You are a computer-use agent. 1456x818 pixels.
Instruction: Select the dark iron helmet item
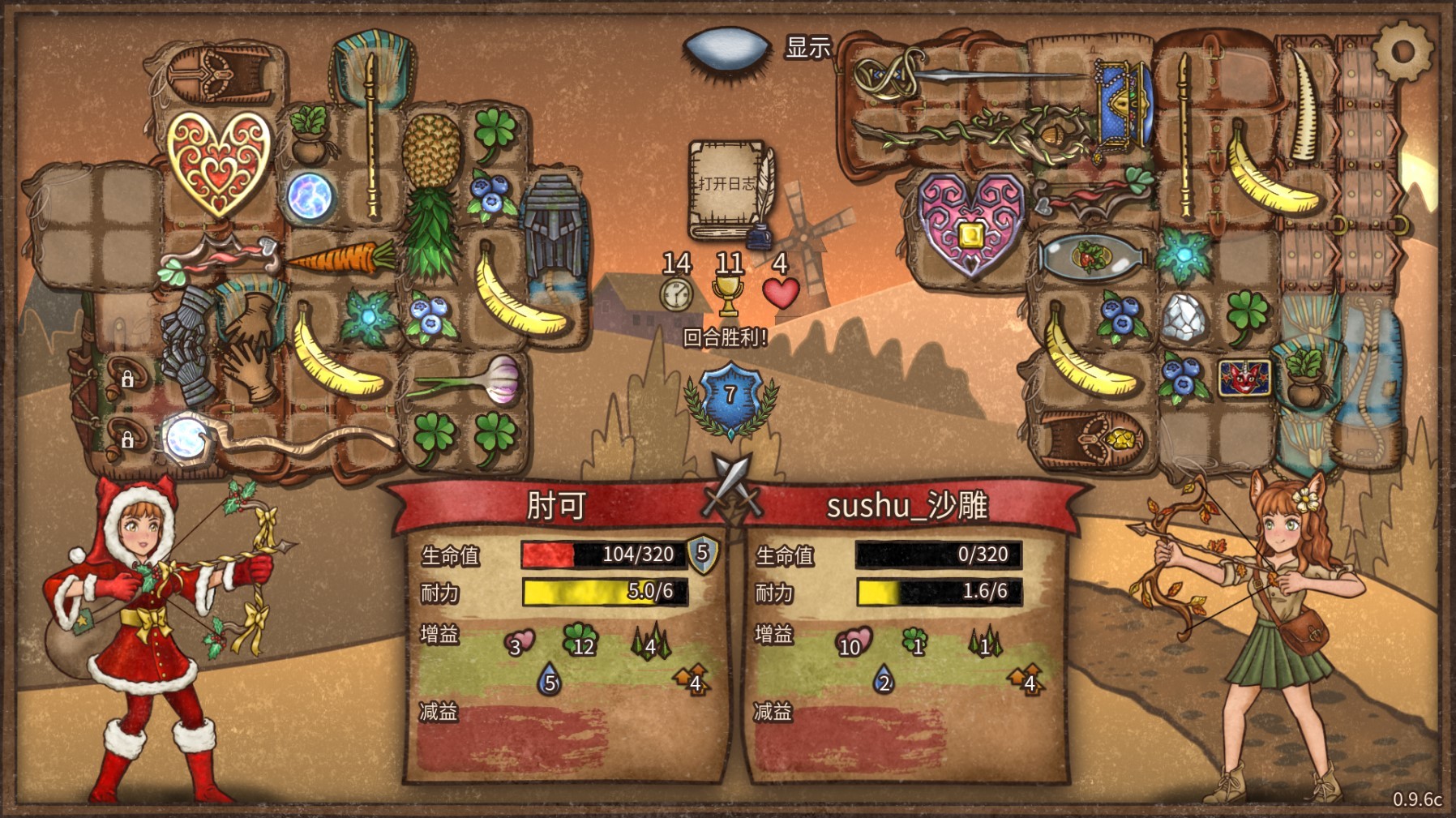tap(554, 223)
